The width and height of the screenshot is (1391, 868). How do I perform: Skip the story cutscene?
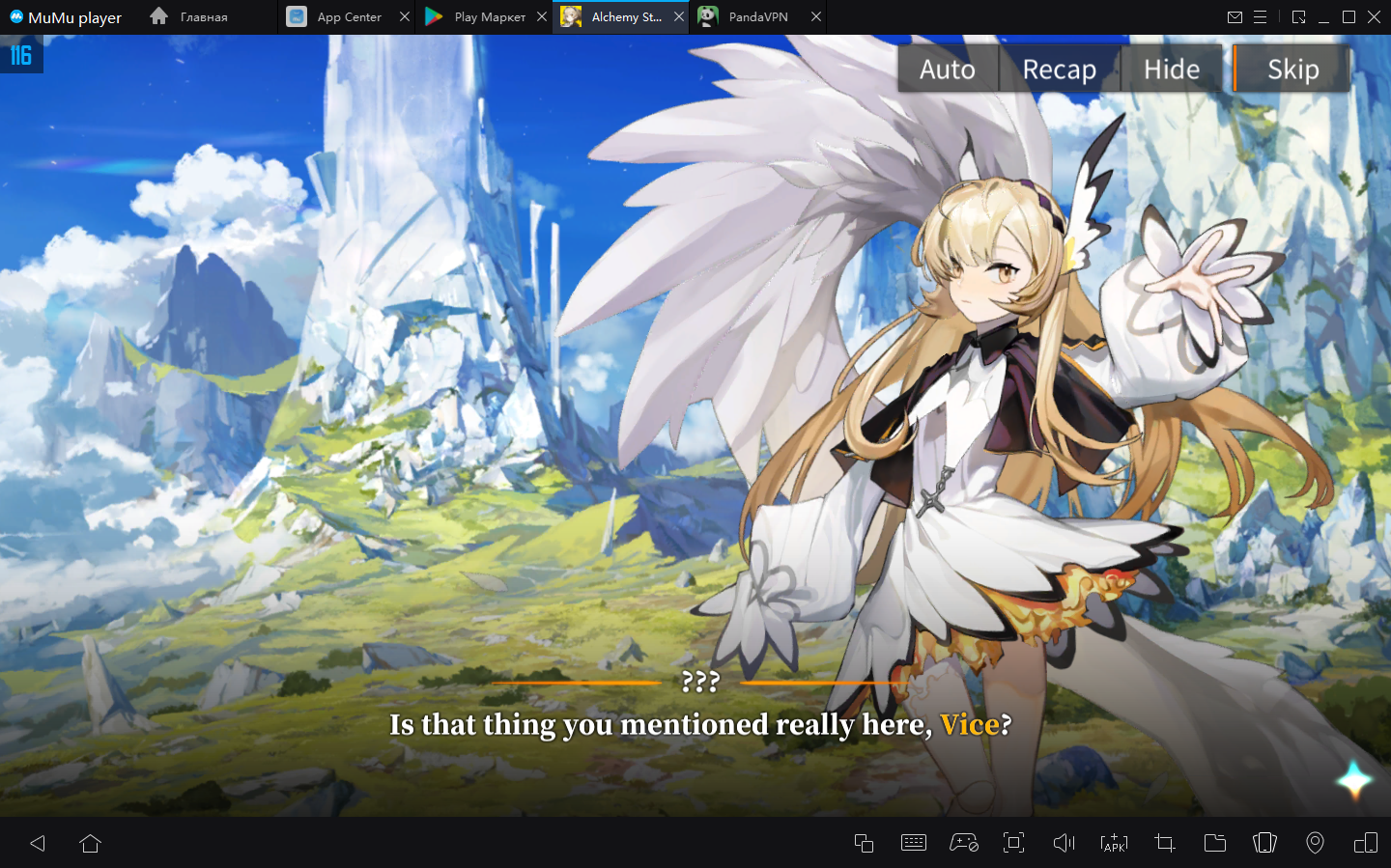tap(1292, 70)
